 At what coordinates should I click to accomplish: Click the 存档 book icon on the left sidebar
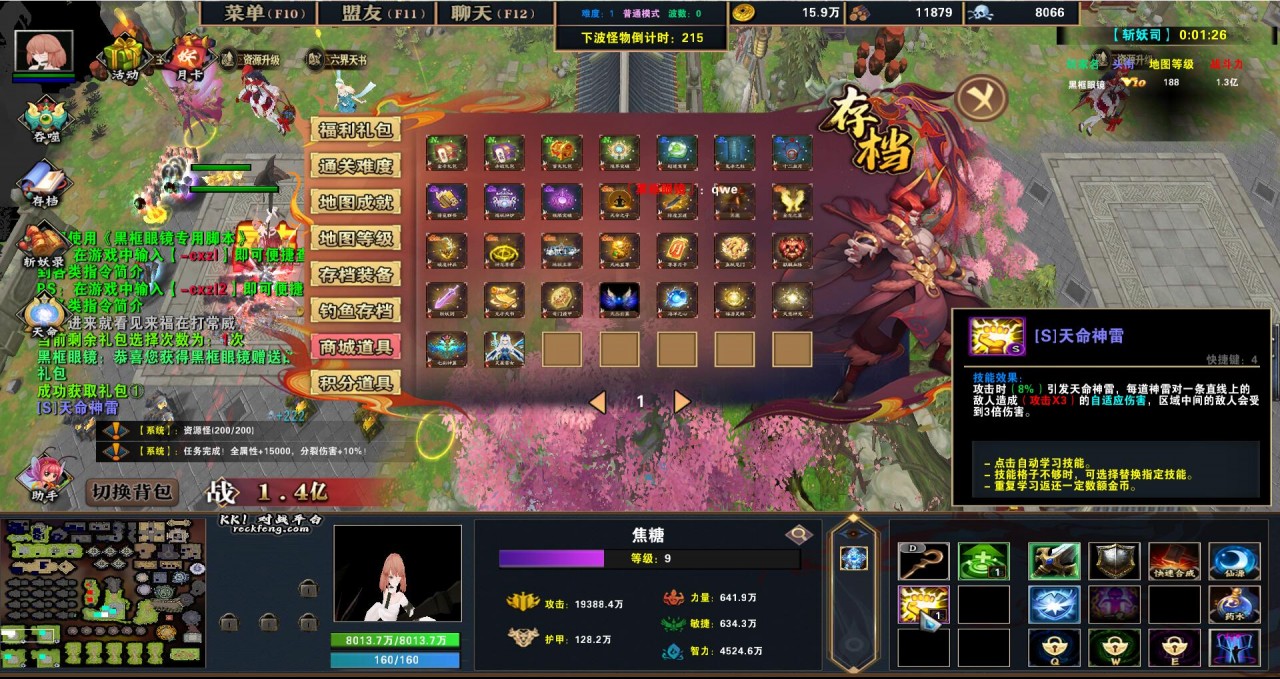(44, 184)
